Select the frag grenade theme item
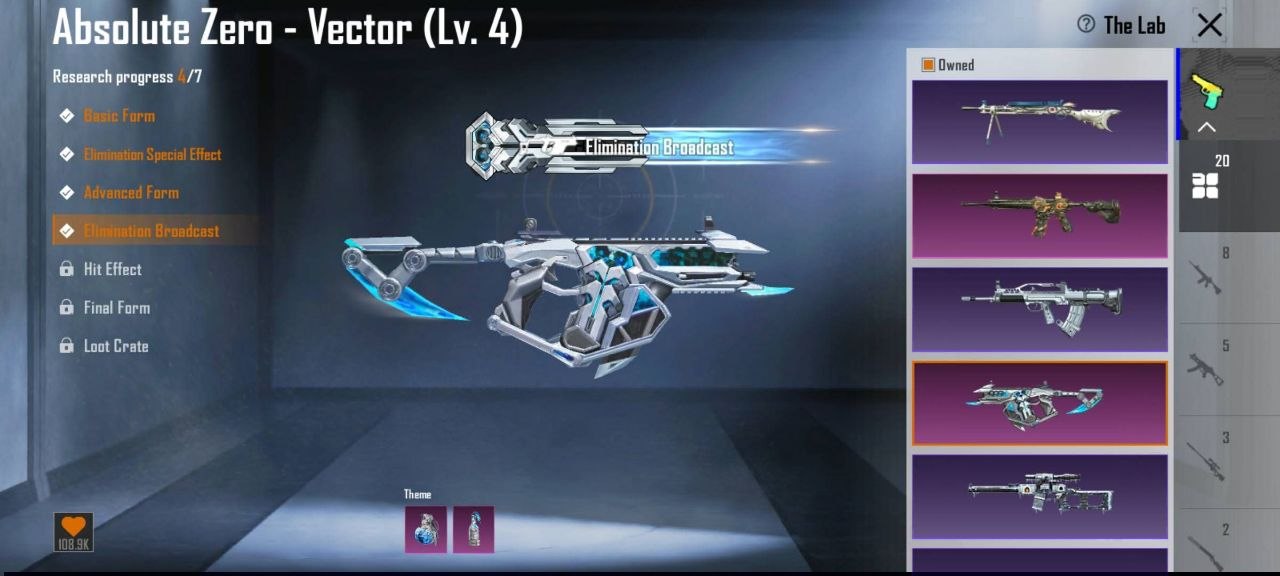1280x576 pixels. 425,529
